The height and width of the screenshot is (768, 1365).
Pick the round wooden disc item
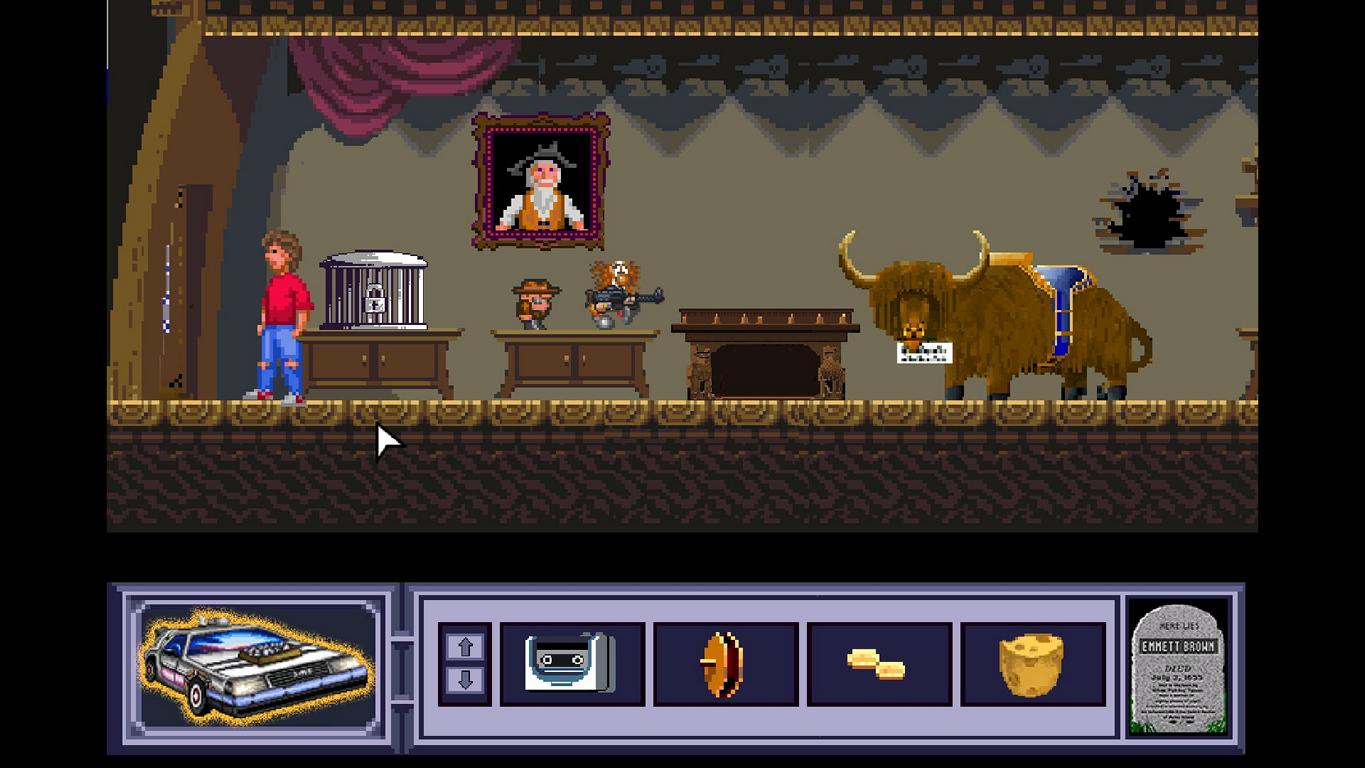725,664
